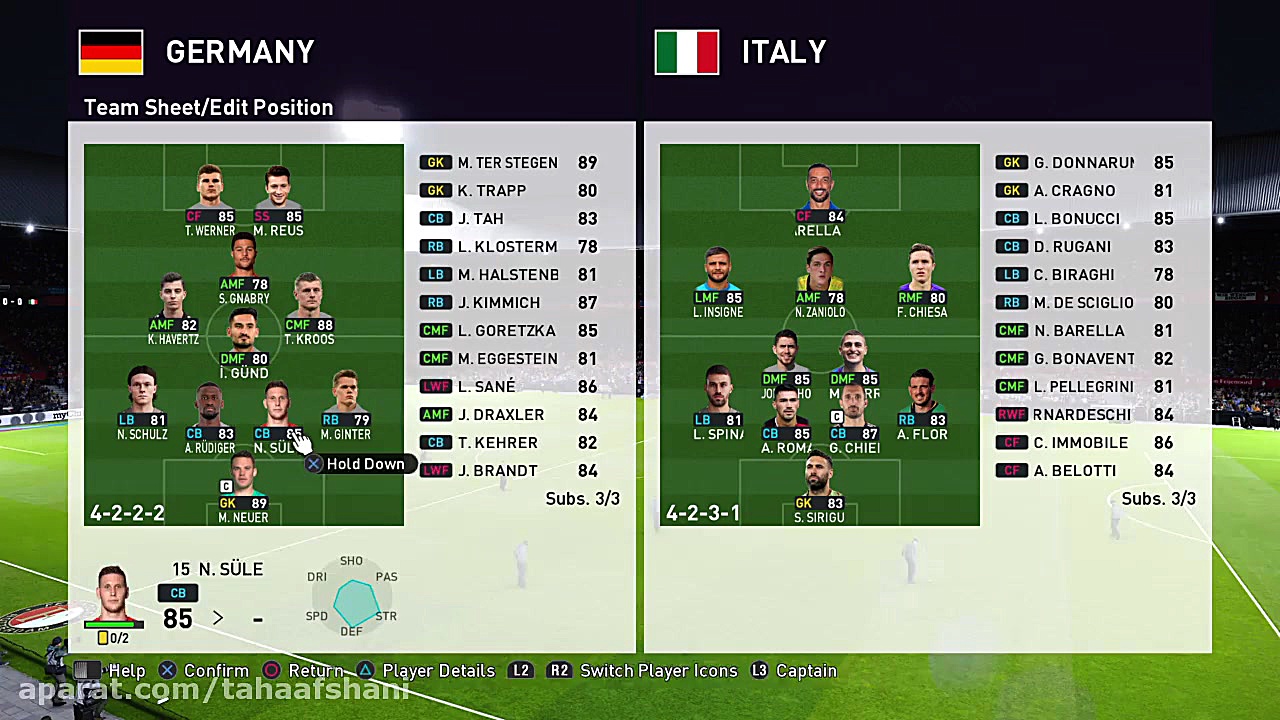Click the Return circle icon
The width and height of the screenshot is (1280, 720).
click(271, 670)
